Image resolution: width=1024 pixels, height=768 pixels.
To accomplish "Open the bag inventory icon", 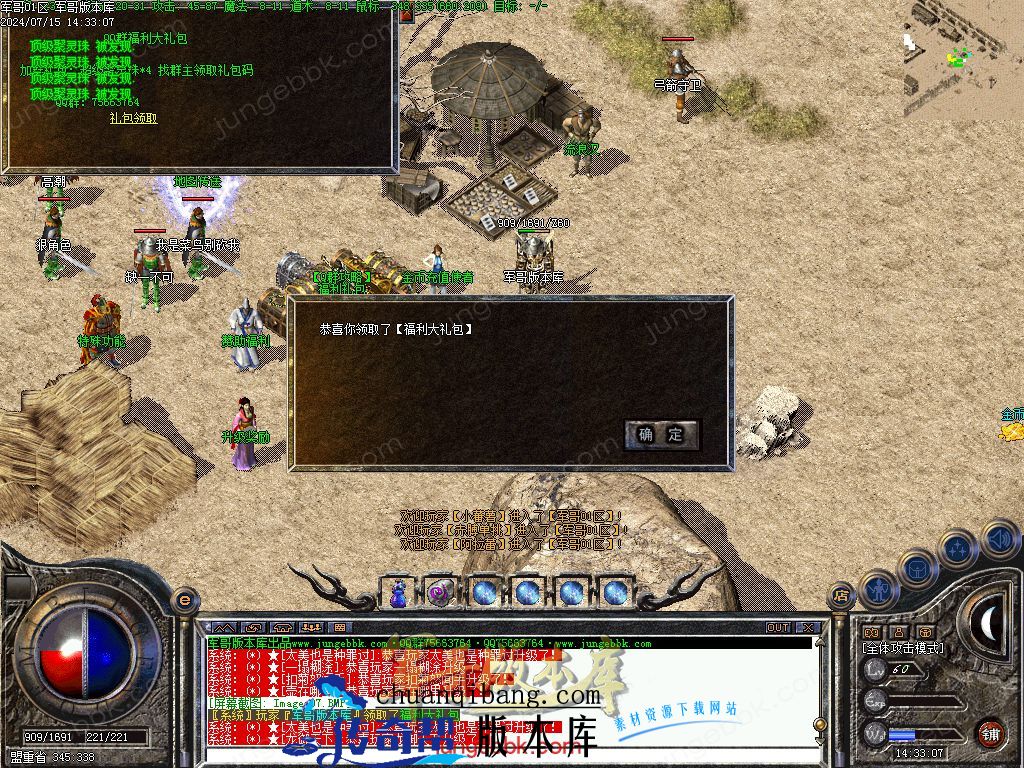I will [917, 568].
